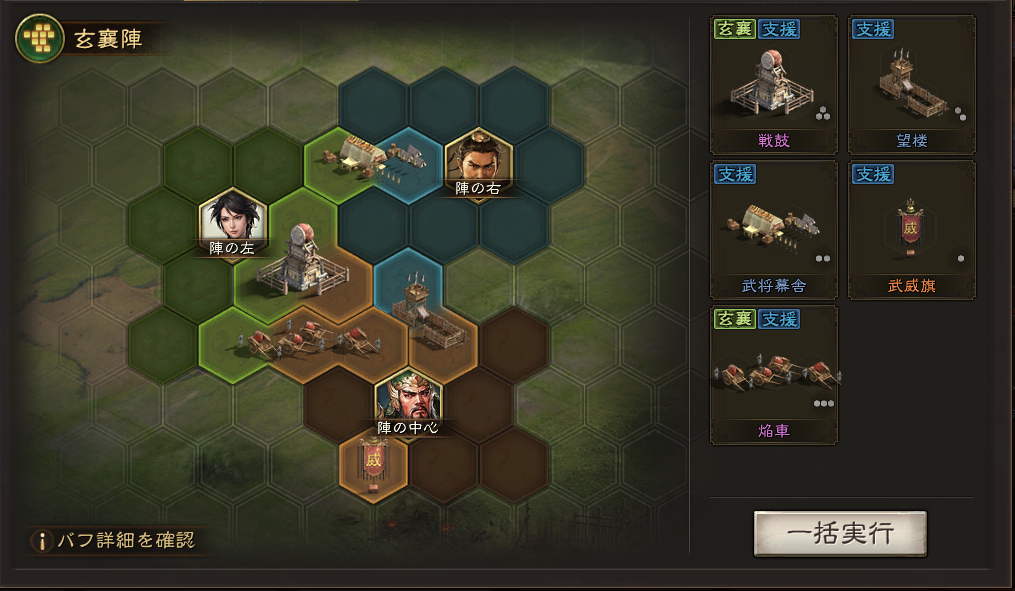Select the banner placed on the board

373,463
